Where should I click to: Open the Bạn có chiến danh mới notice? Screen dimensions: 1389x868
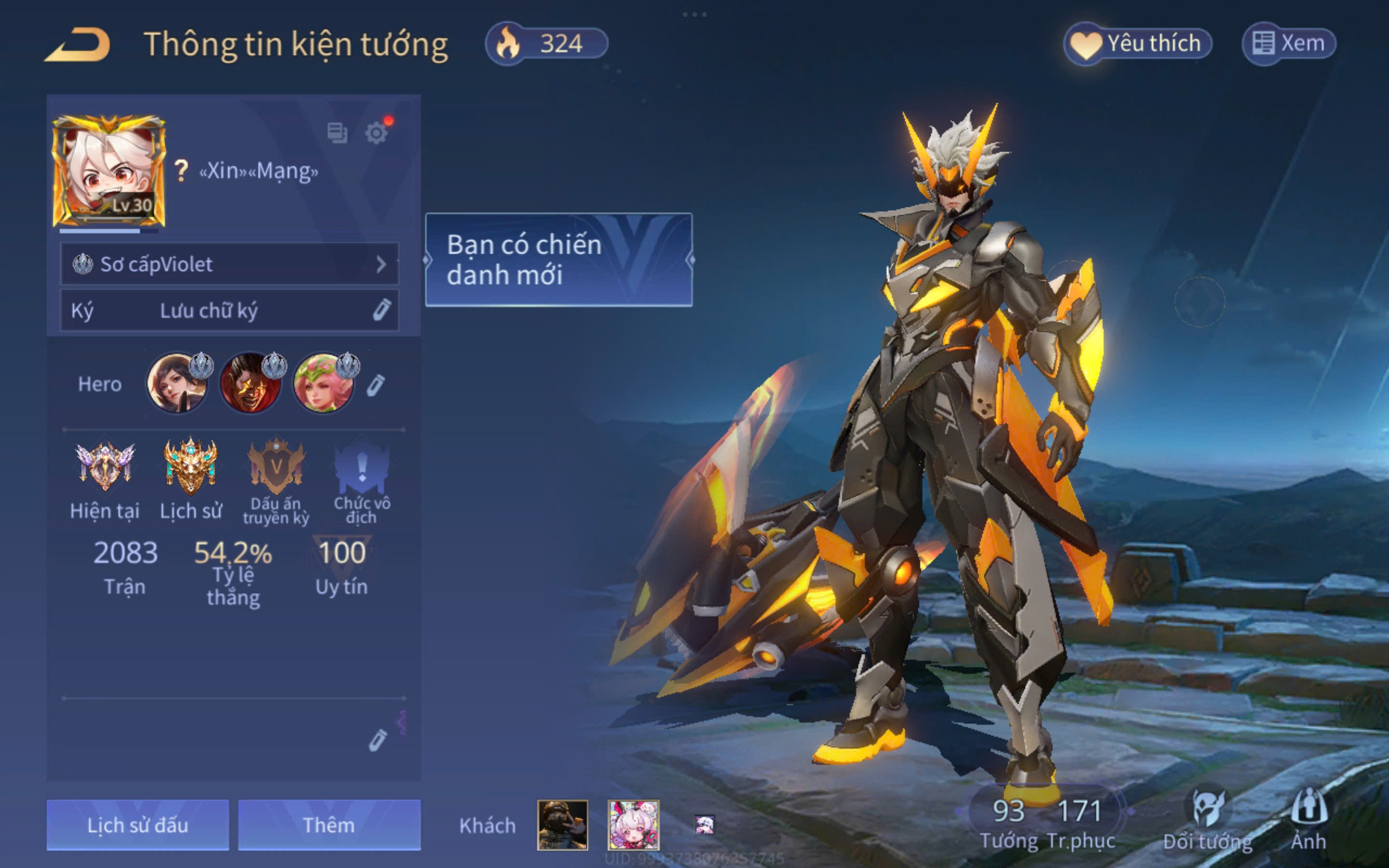(558, 259)
